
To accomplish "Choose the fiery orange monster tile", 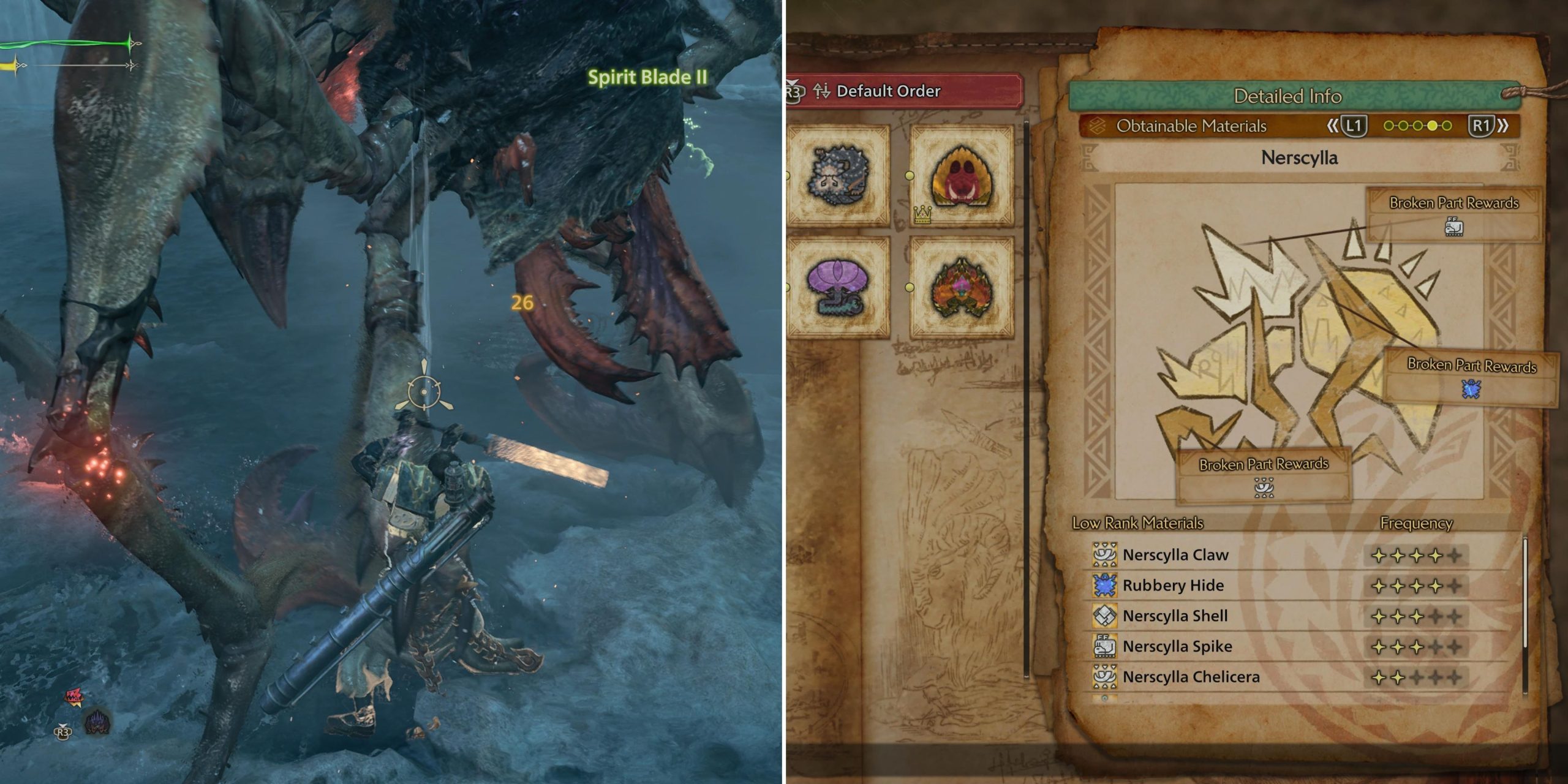I will tap(961, 287).
